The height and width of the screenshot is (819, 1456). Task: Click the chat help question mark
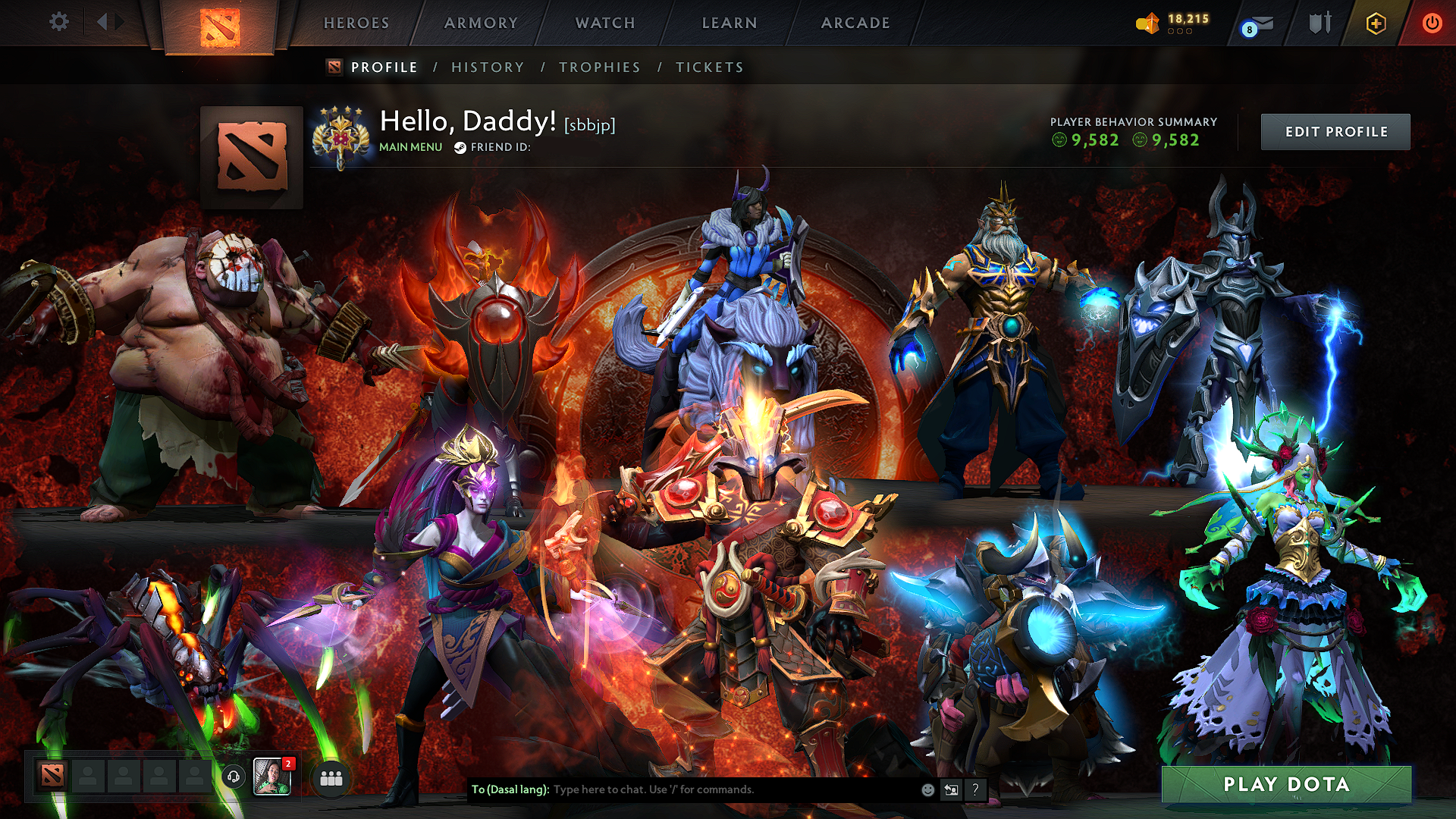tap(975, 789)
